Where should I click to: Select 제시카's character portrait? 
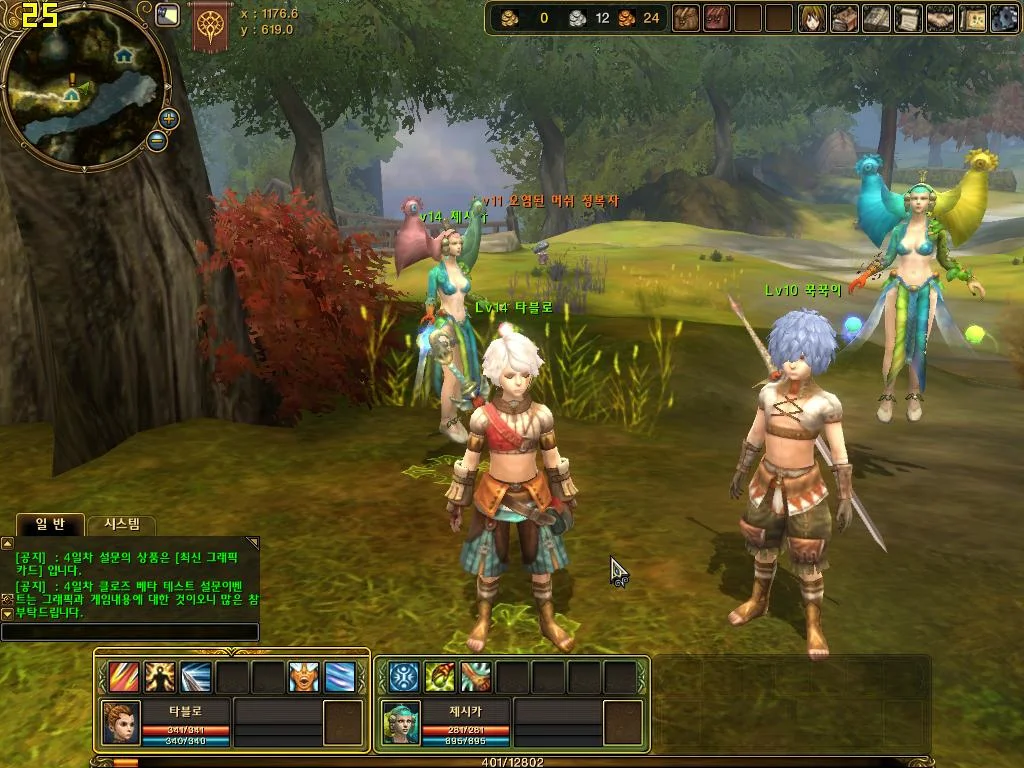(x=401, y=722)
